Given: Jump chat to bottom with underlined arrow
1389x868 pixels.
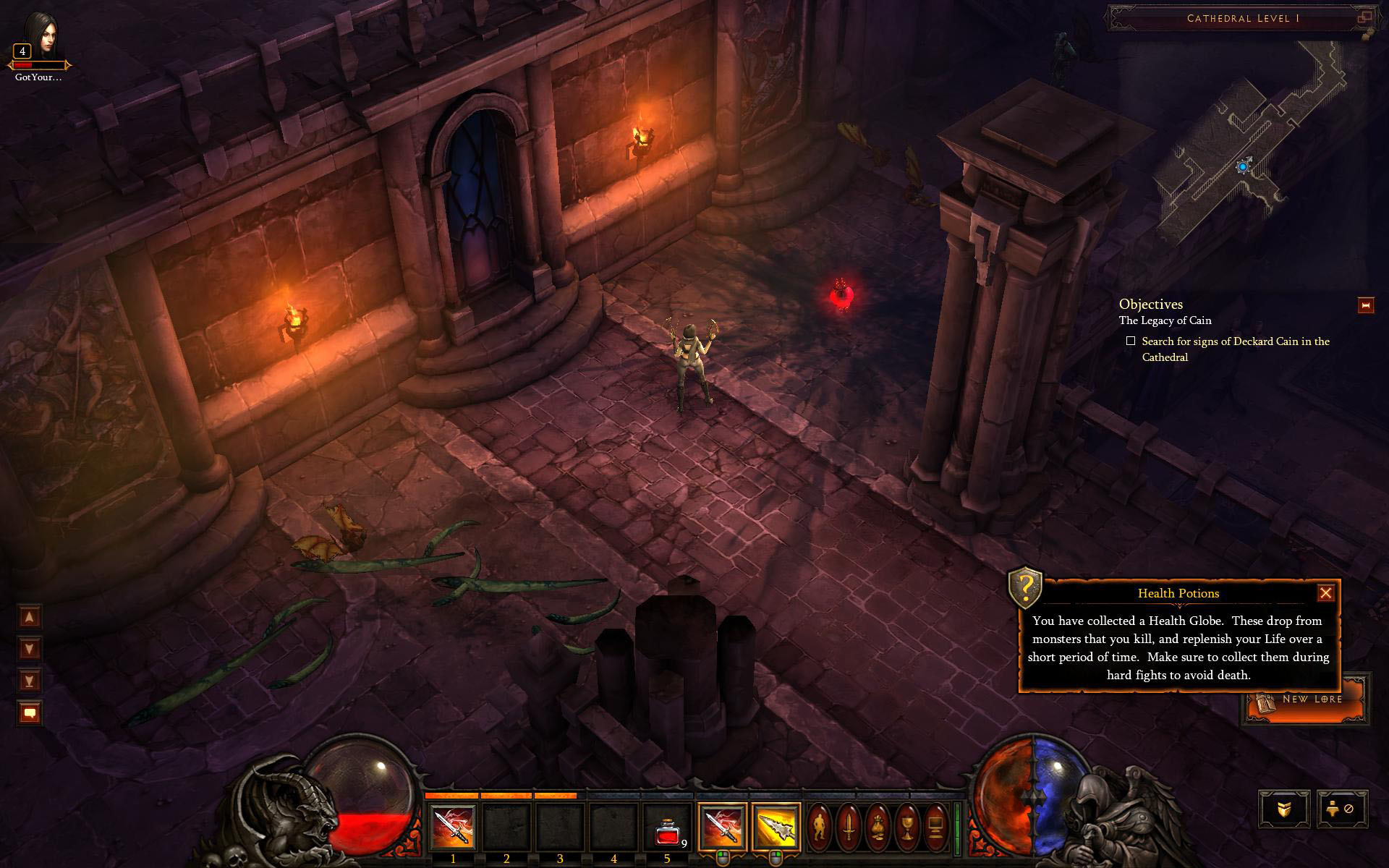Looking at the screenshot, I should tap(30, 681).
